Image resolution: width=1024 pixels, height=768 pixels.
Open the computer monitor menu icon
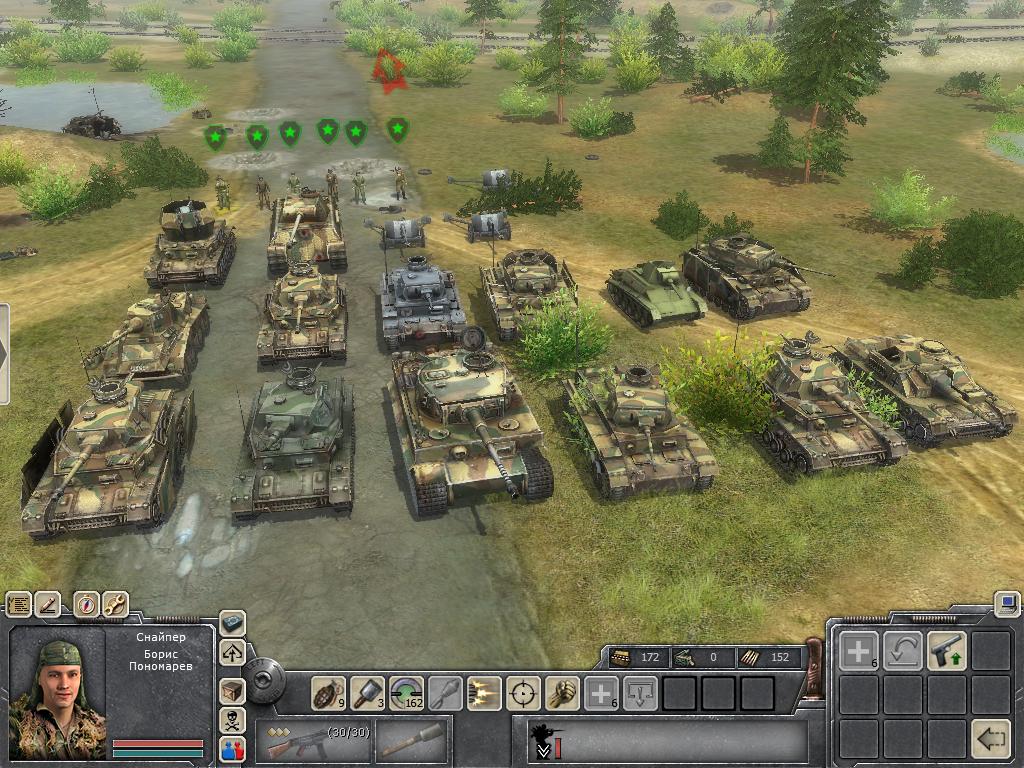tap(1007, 603)
